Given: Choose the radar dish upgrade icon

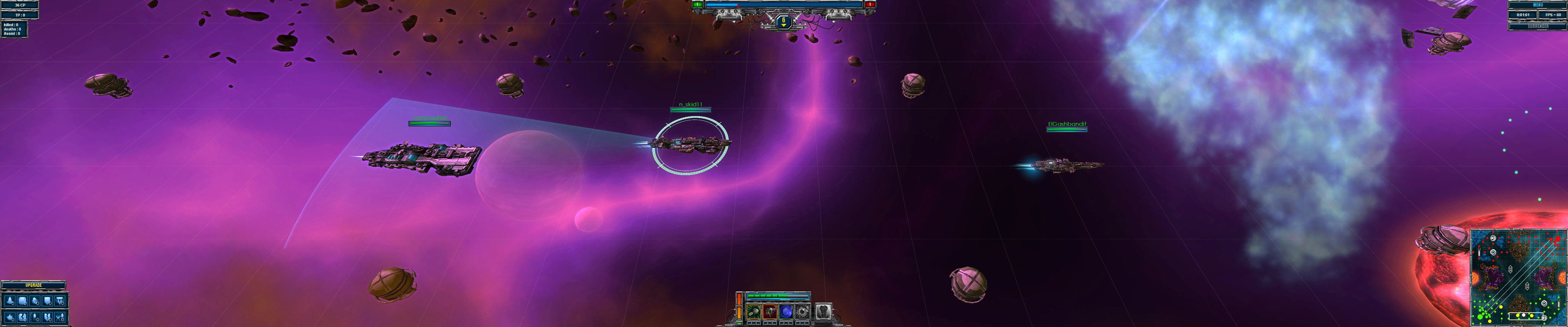Looking at the screenshot, I should 35,301.
